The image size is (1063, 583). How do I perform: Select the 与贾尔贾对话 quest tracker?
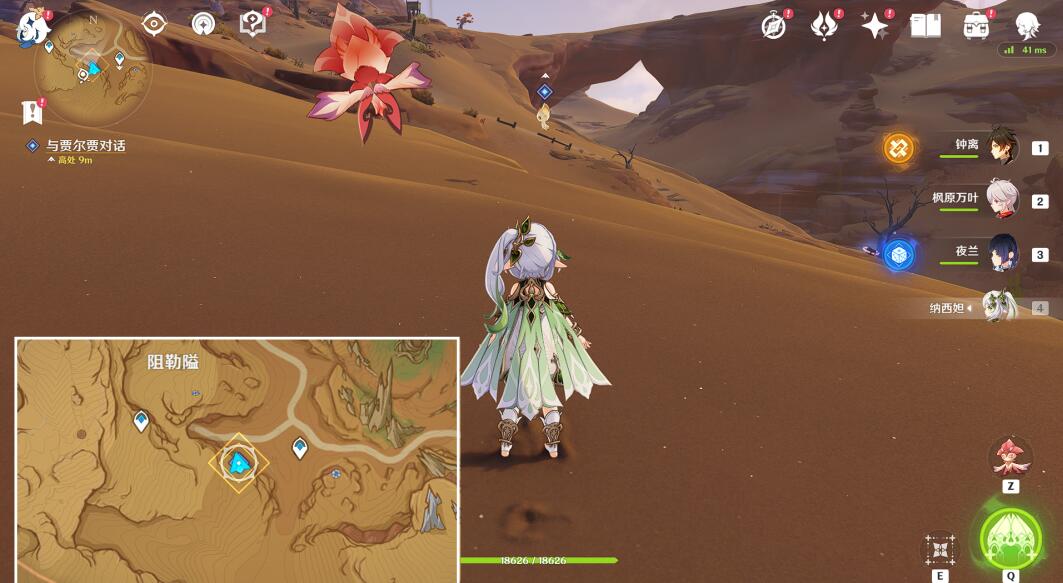pos(86,146)
